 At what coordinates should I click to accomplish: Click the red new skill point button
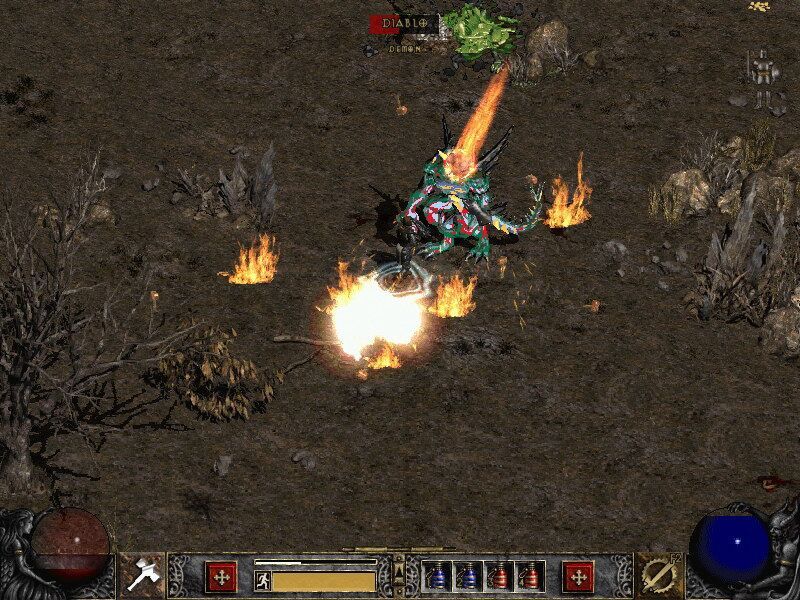(578, 577)
